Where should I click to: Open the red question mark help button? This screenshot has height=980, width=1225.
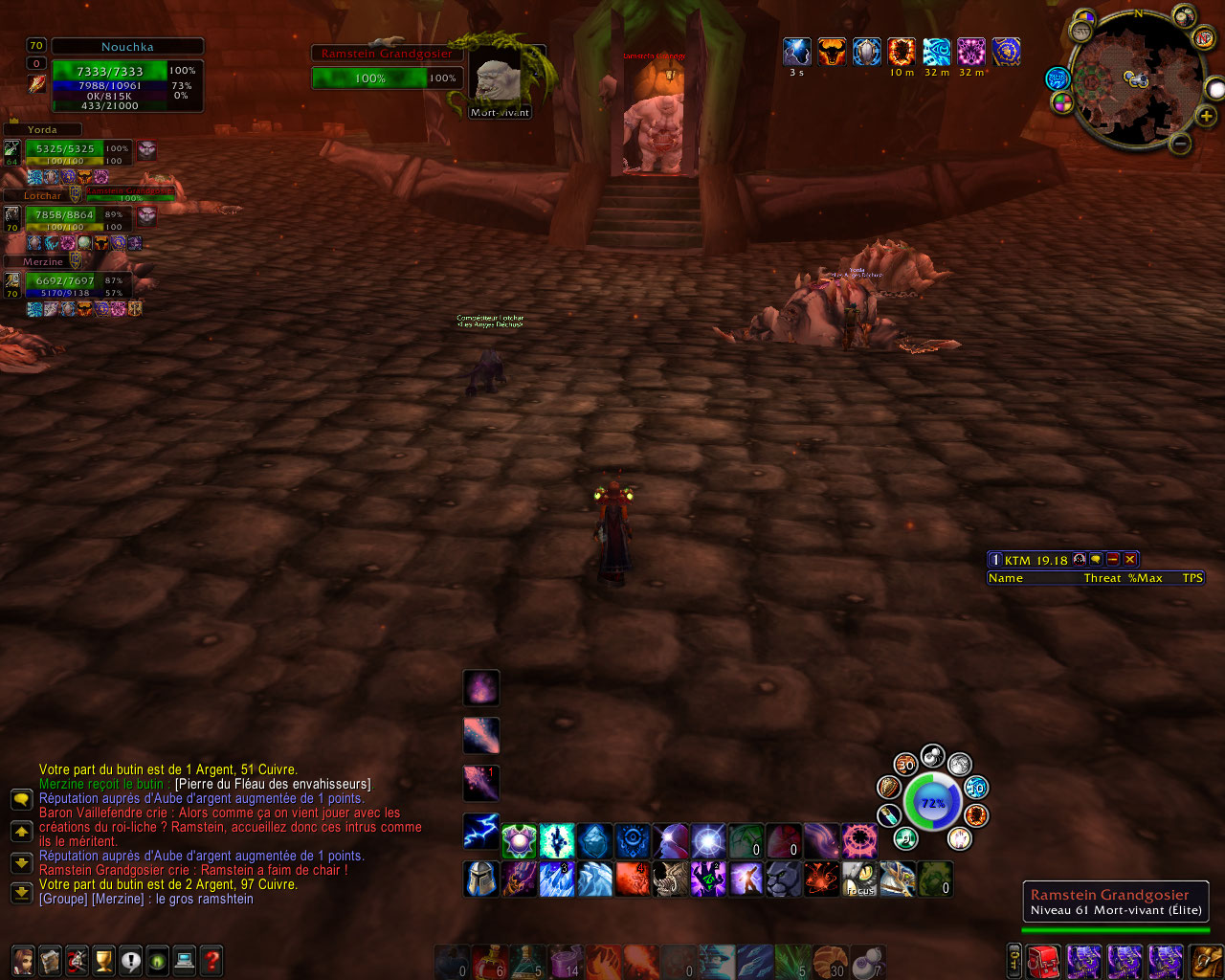[211, 959]
